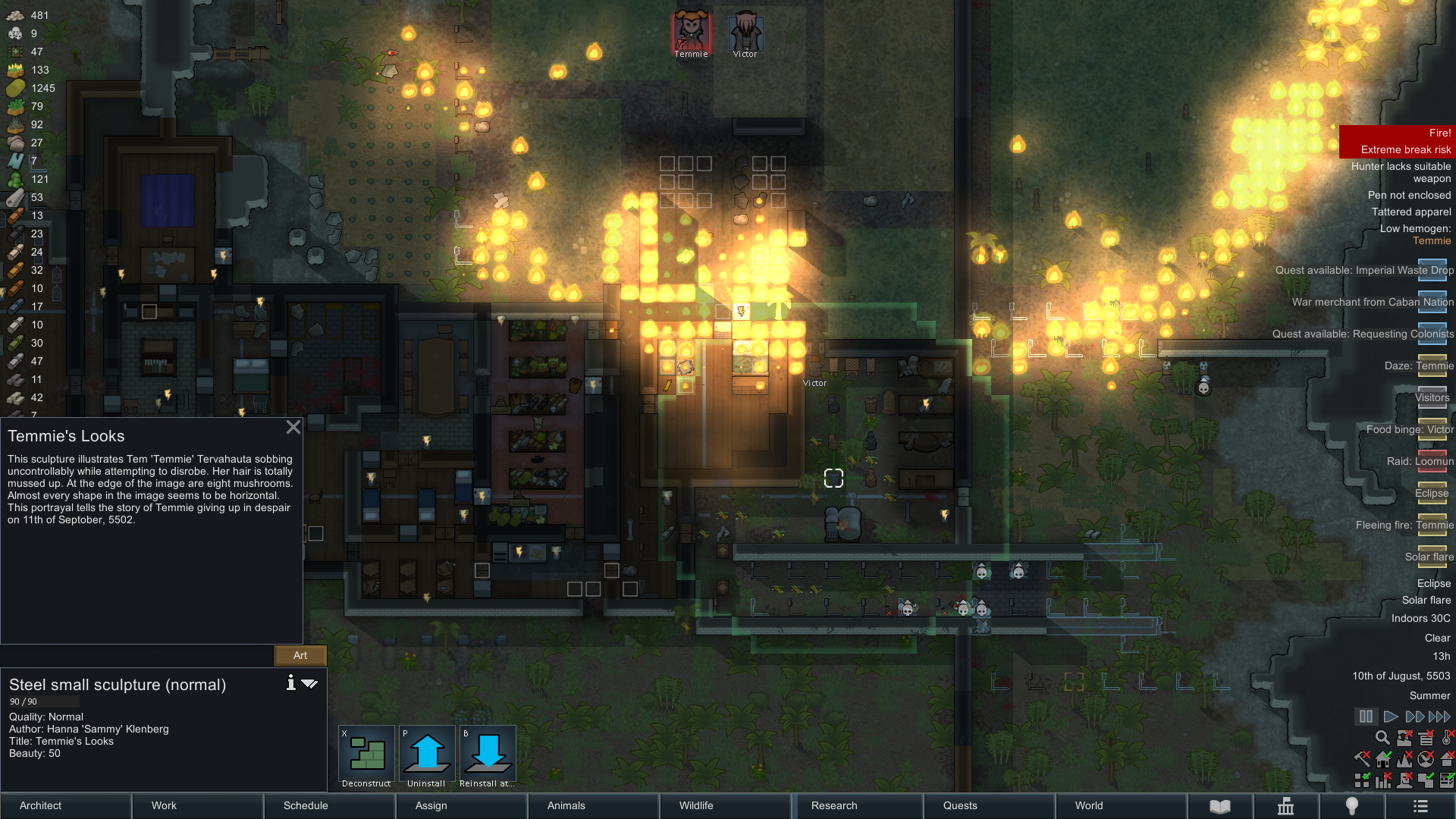This screenshot has height=819, width=1456.
Task: Open the Assign tab
Action: coord(462,805)
